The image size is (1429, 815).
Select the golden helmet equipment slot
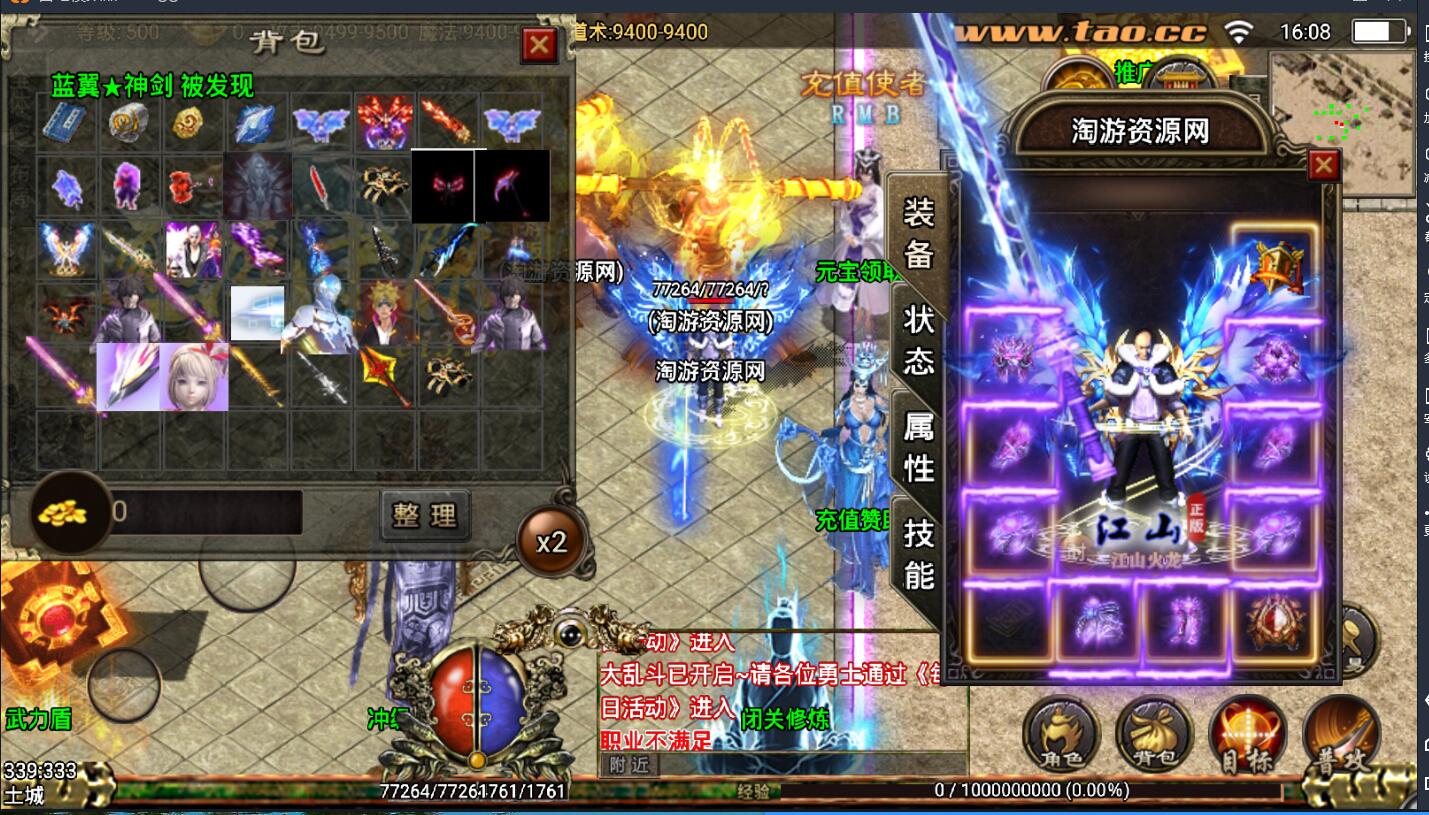(x=1274, y=265)
